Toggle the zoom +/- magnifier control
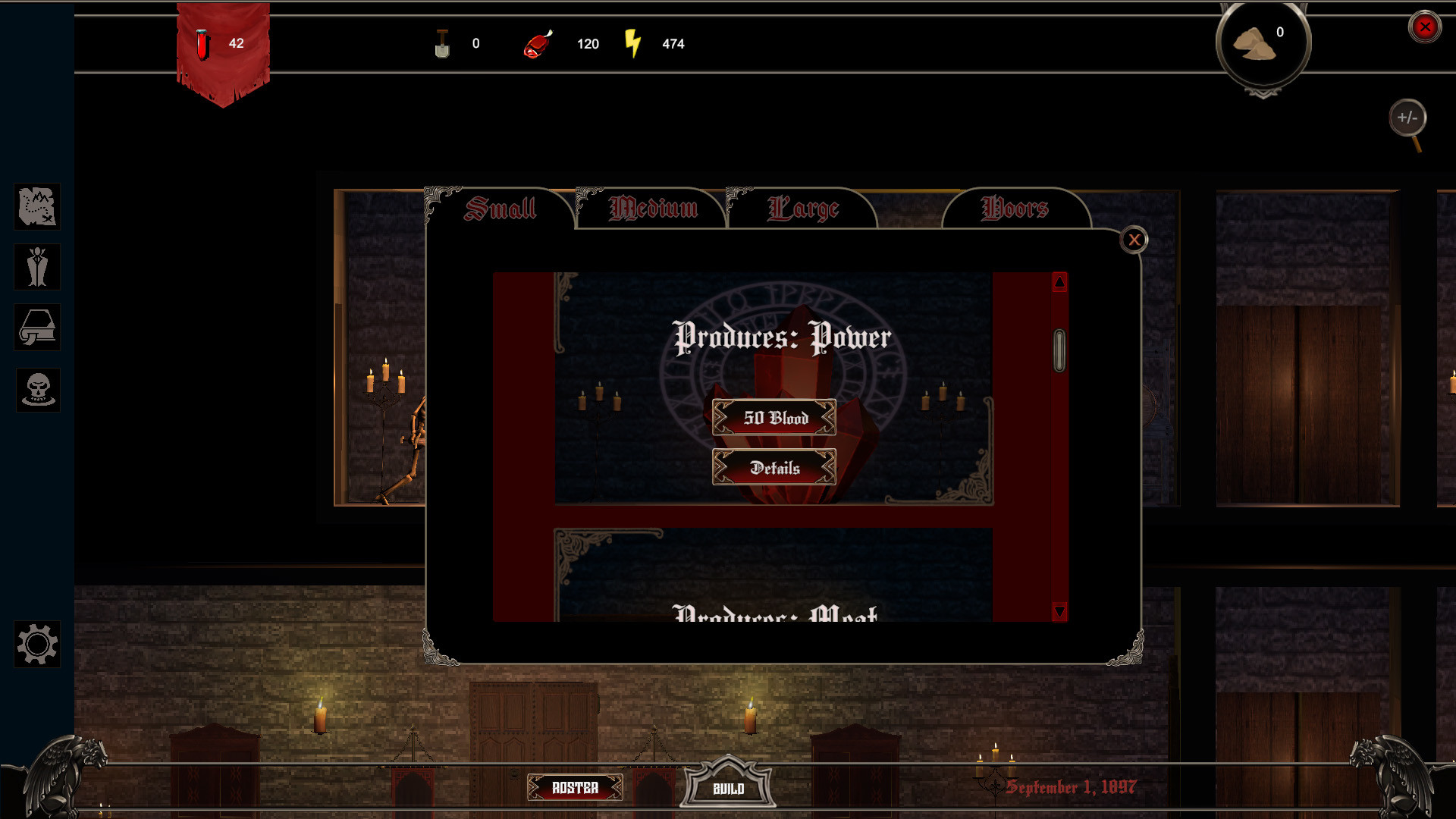The image size is (1456, 819). (1409, 118)
